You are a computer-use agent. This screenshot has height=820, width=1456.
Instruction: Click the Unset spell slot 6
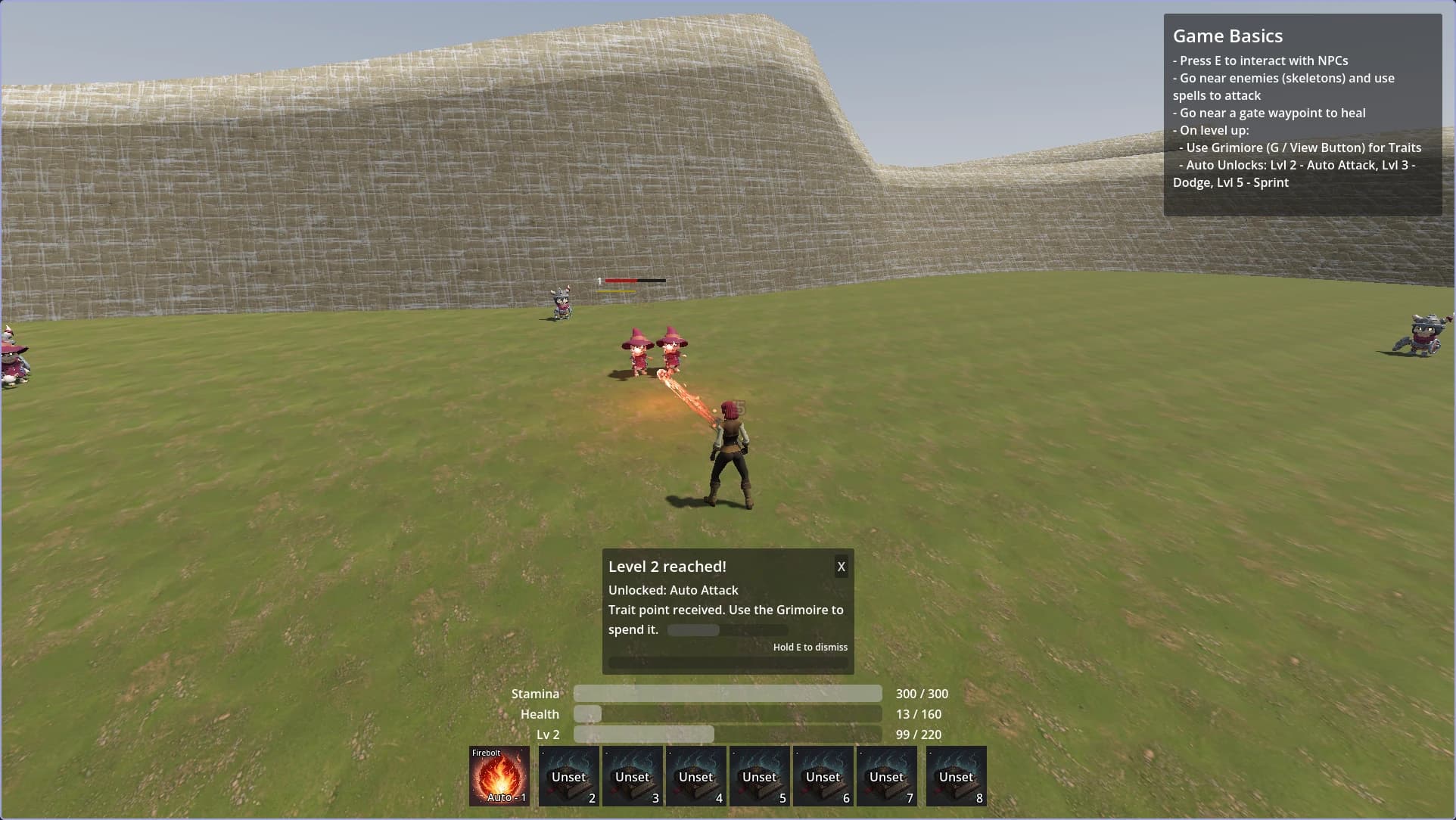click(823, 776)
